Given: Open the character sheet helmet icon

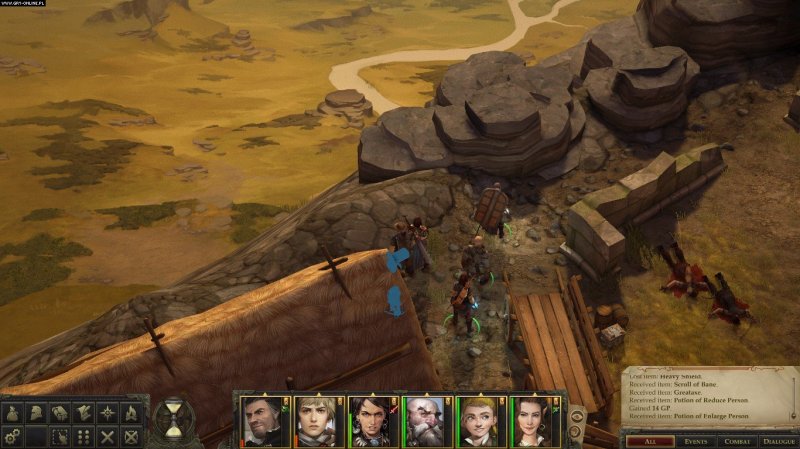Looking at the screenshot, I should [37, 412].
